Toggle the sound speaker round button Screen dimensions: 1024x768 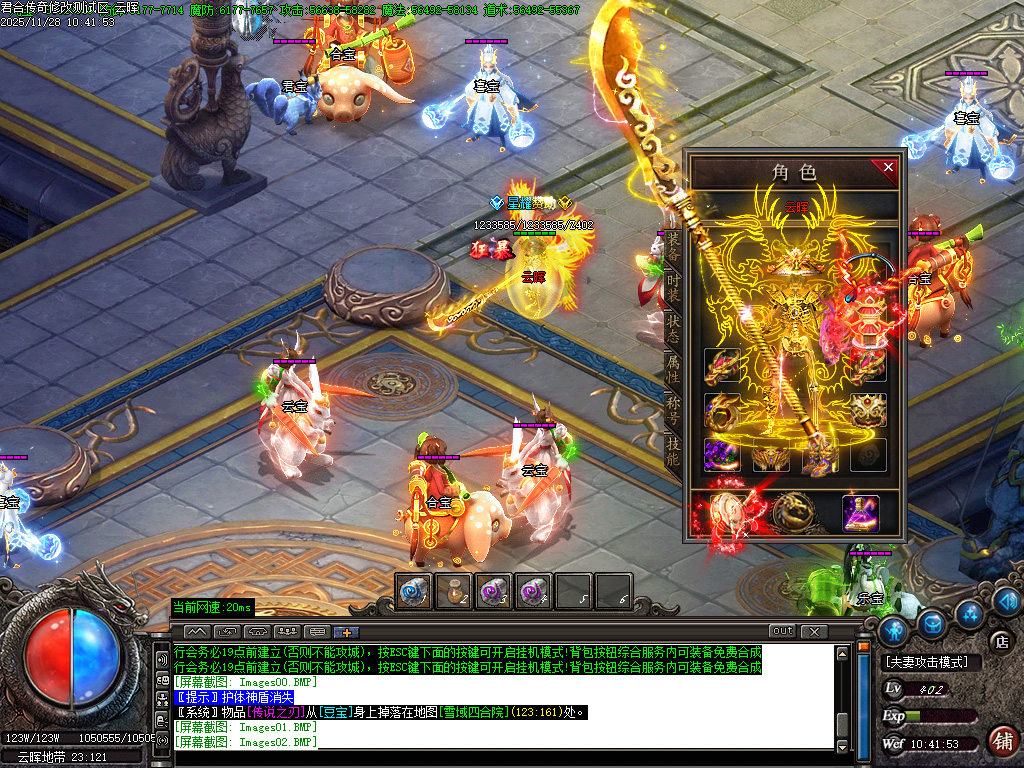[x=1007, y=600]
